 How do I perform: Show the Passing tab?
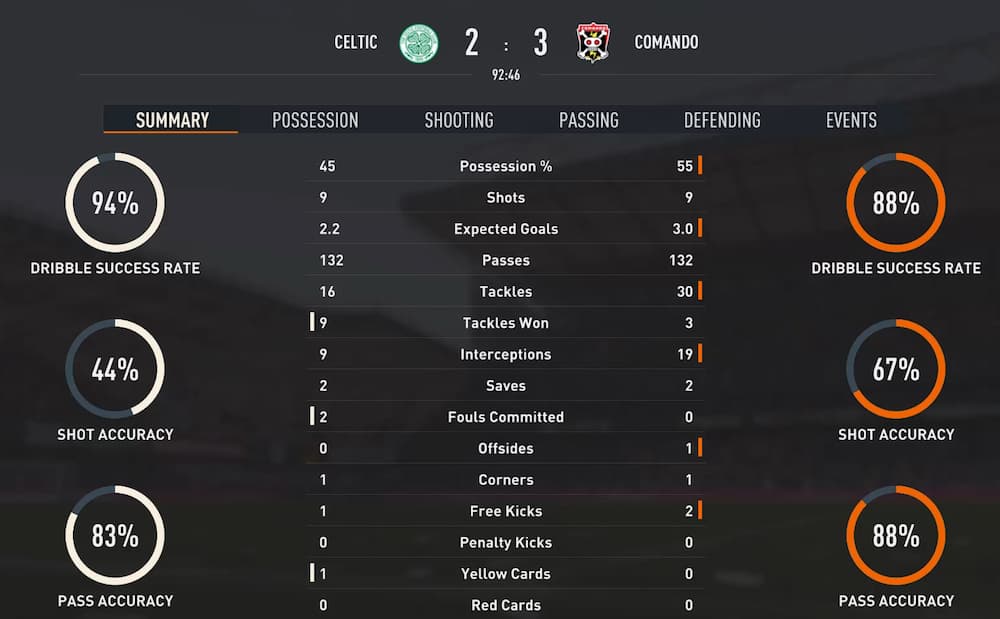tap(588, 120)
